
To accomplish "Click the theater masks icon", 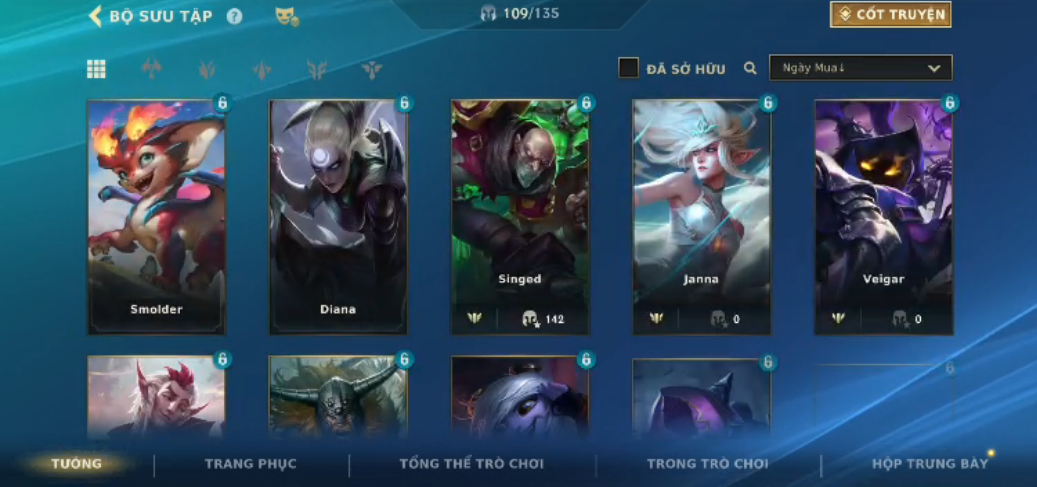I will [x=286, y=16].
